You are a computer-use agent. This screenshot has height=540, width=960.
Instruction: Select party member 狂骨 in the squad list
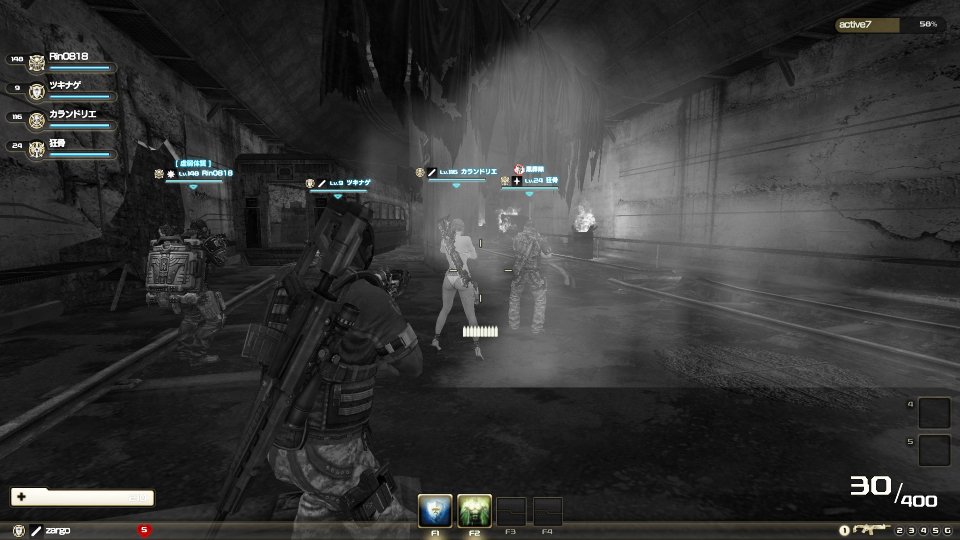pos(62,146)
